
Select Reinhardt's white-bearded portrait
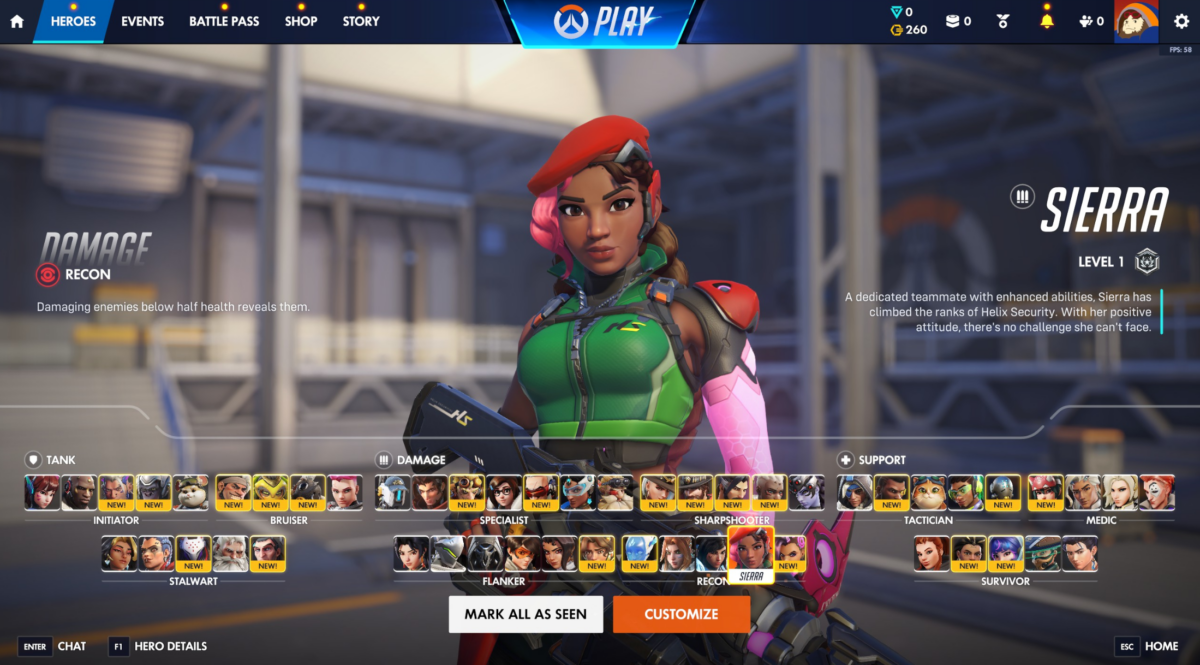pyautogui.click(x=230, y=553)
